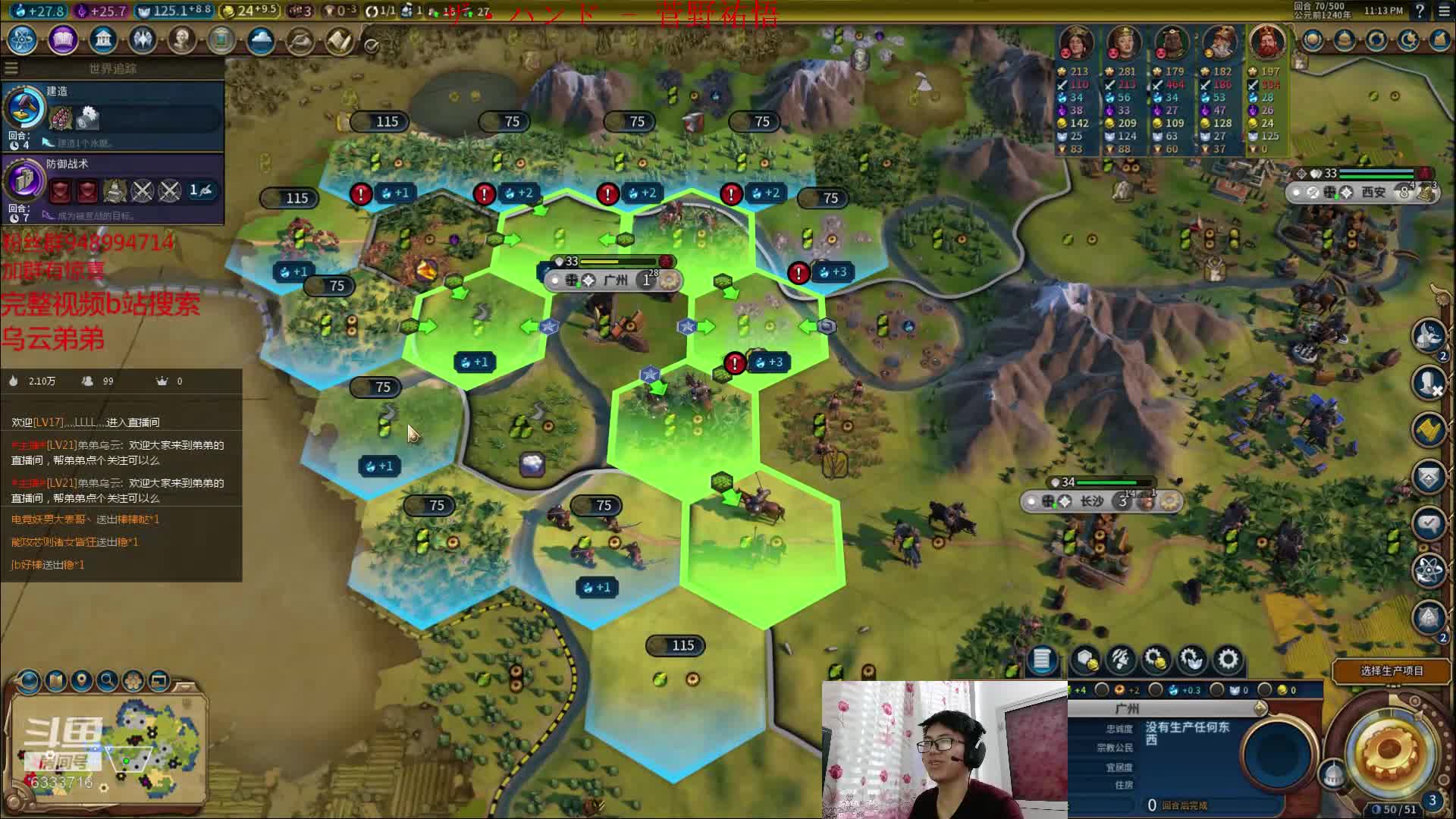Toggle the 世界追踪 tracker menu
The width and height of the screenshot is (1456, 819).
[x=11, y=68]
